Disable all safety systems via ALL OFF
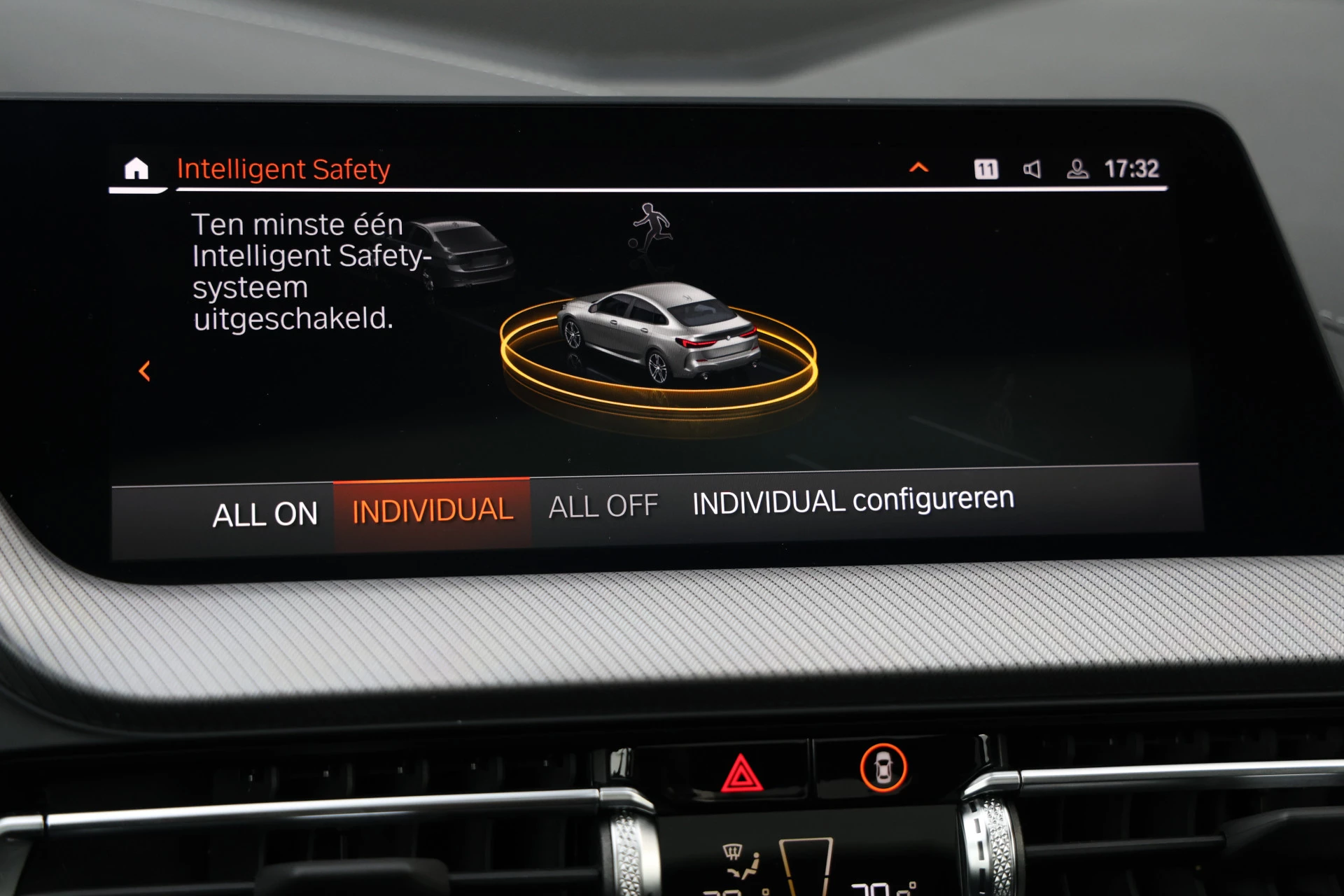 (x=603, y=506)
